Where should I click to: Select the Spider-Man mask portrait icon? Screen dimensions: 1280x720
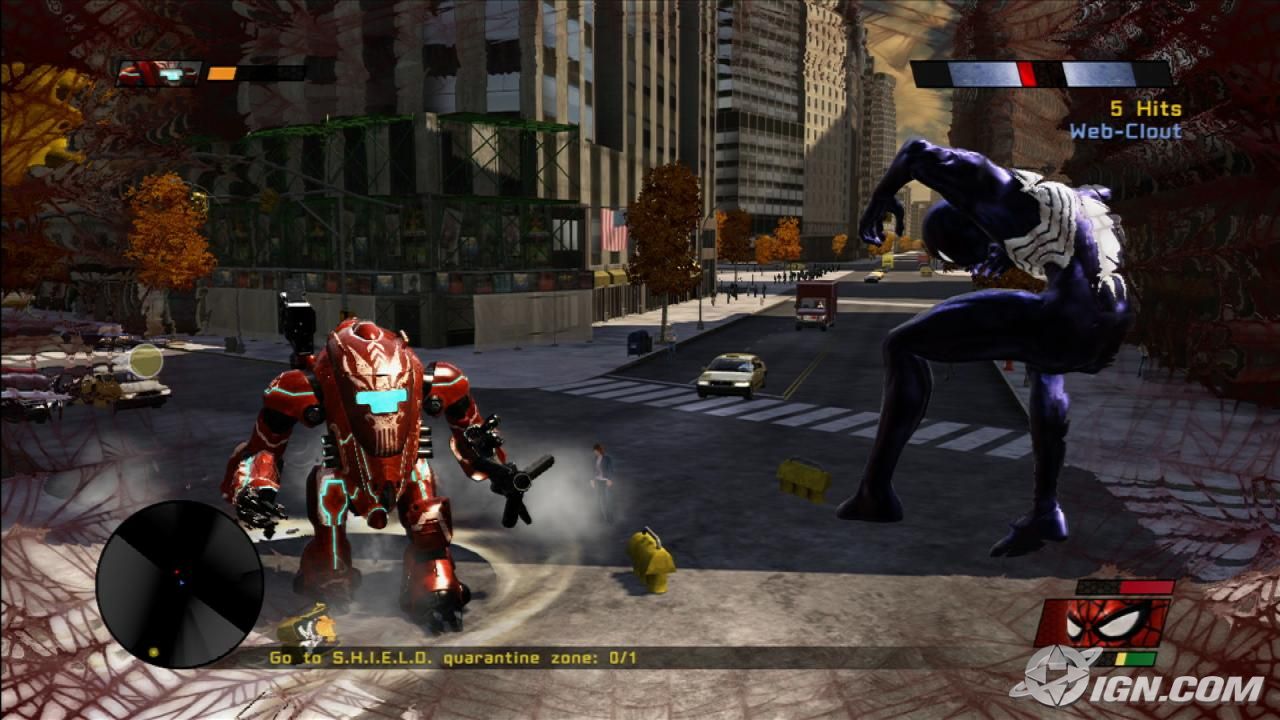click(x=1102, y=623)
